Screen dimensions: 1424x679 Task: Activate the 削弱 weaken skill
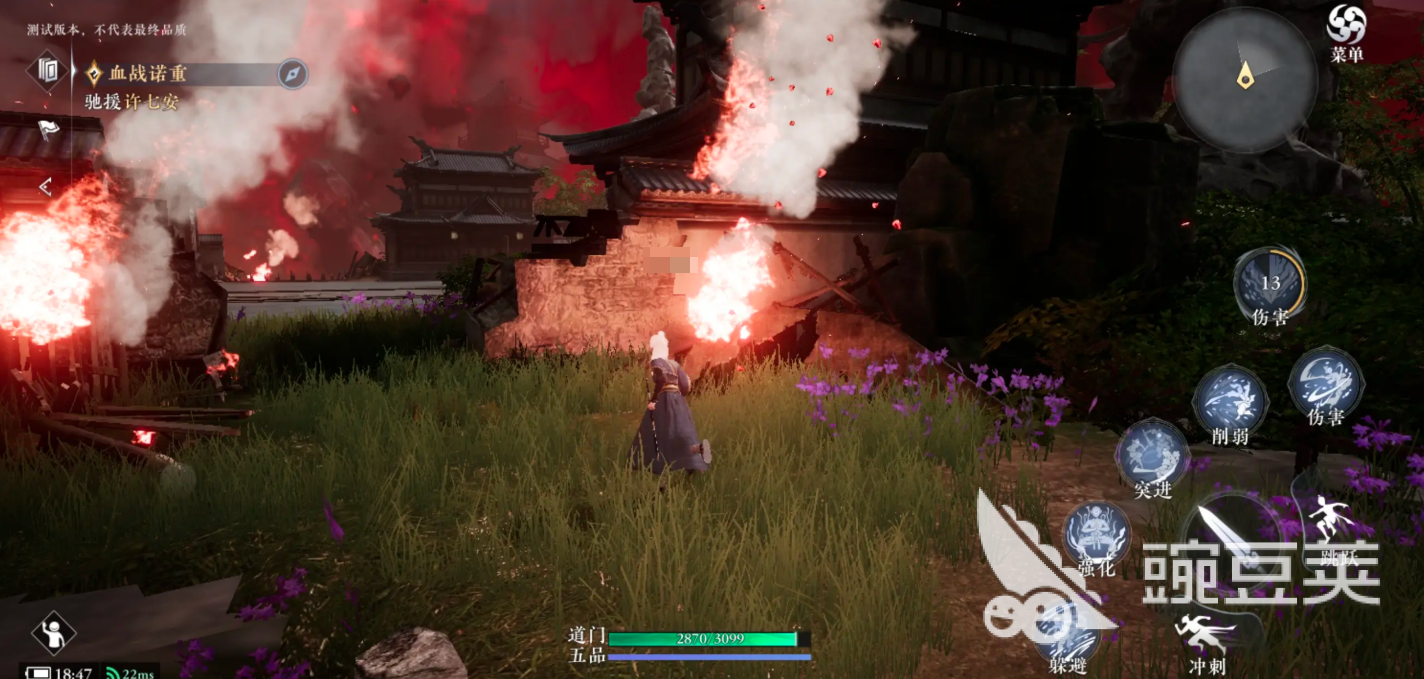point(1230,399)
